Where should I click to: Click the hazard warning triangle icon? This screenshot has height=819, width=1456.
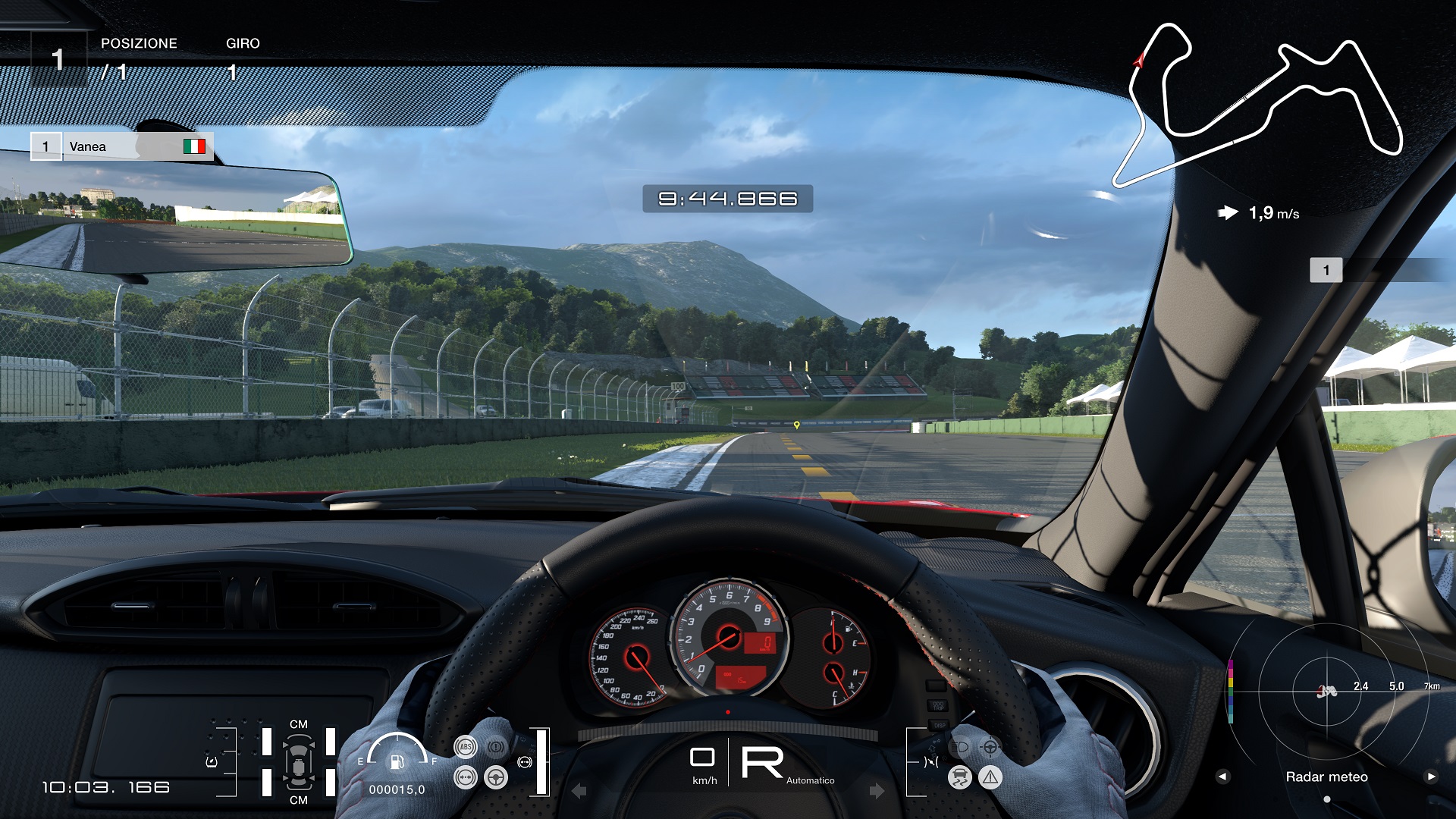click(x=990, y=777)
